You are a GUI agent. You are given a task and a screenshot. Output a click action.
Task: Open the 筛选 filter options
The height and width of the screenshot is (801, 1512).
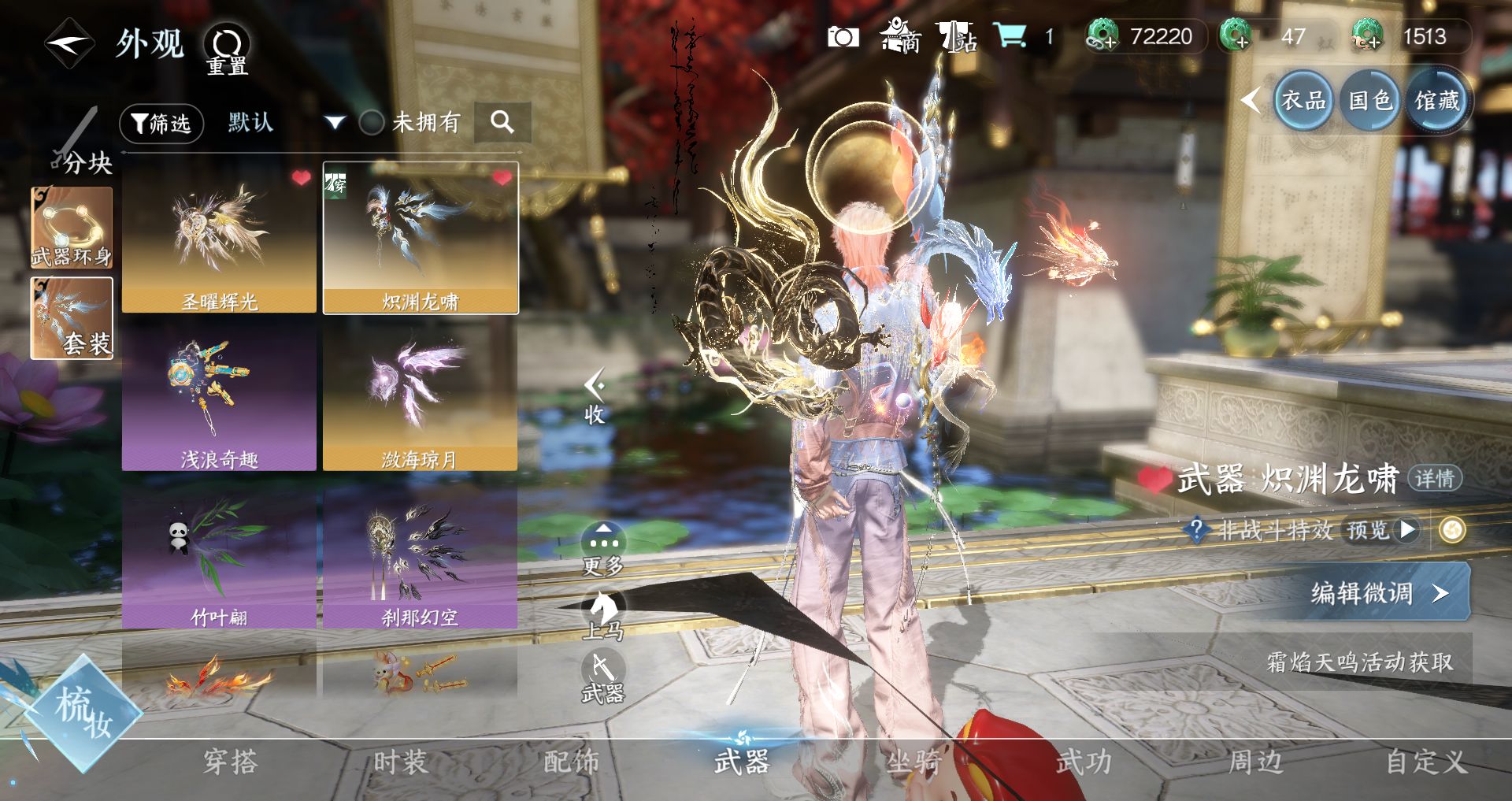pos(161,123)
